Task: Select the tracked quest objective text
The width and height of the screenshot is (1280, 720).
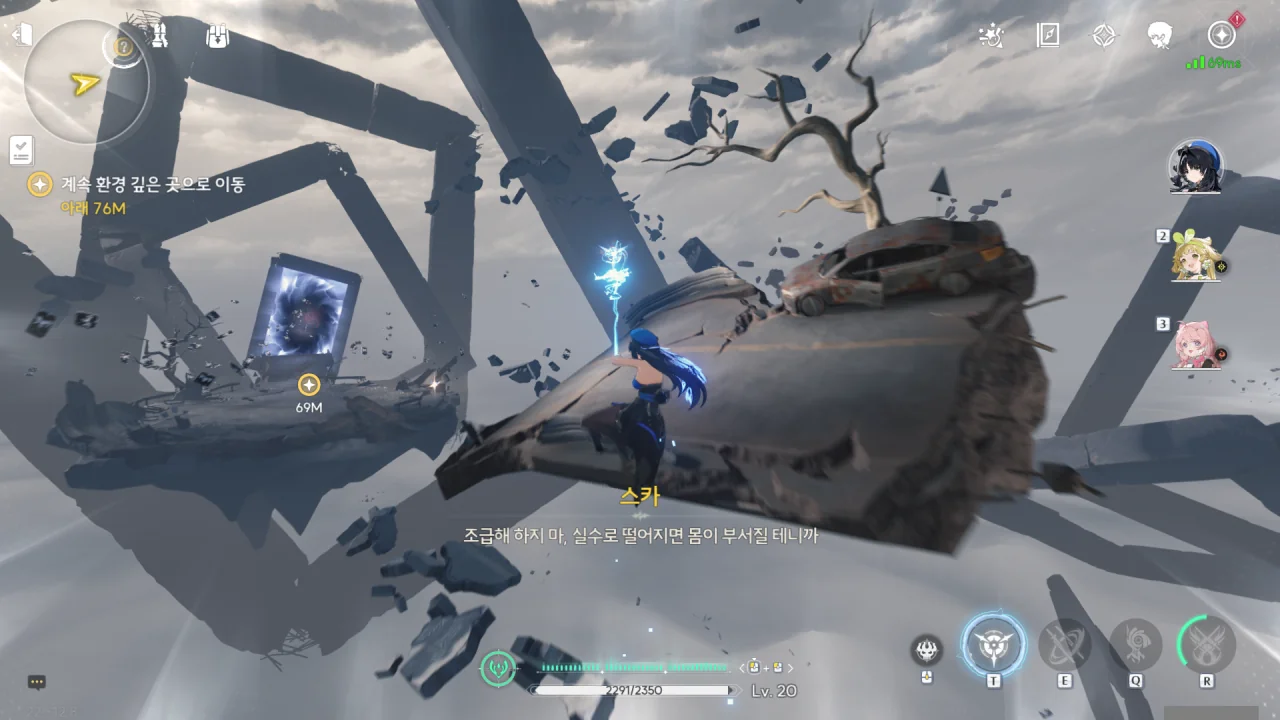Action: pos(152,184)
